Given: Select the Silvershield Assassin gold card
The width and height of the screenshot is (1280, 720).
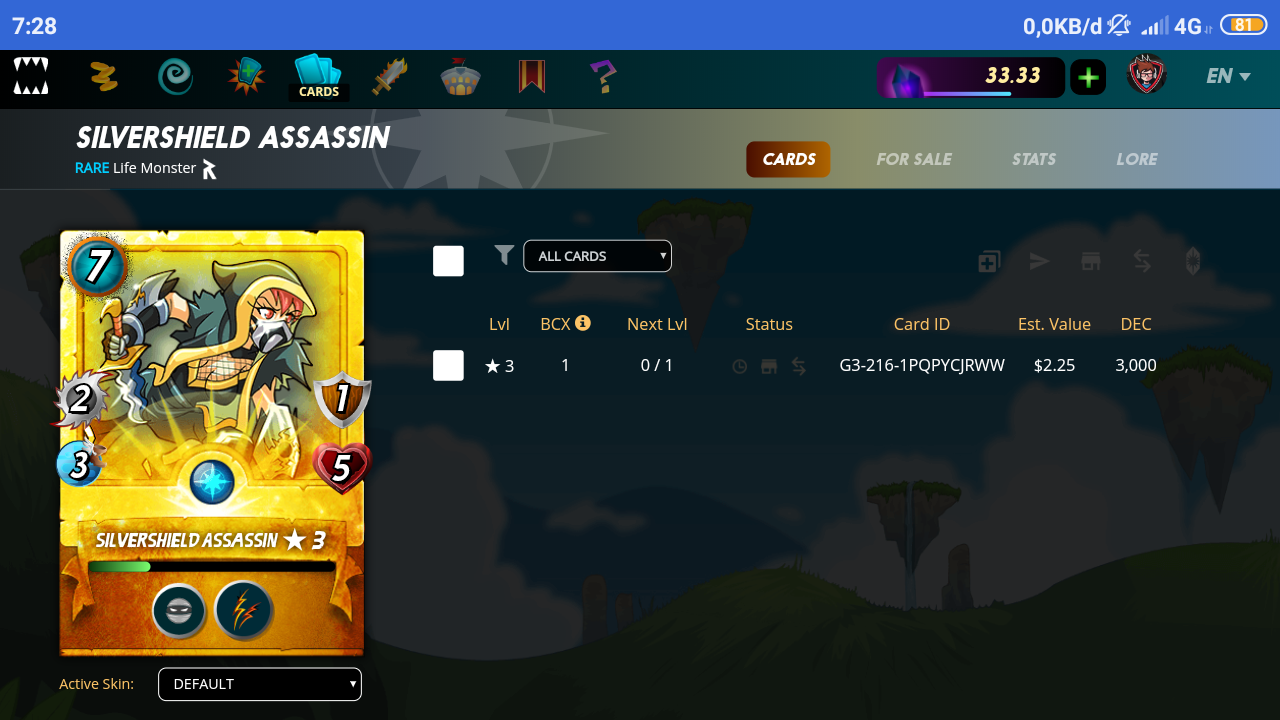Looking at the screenshot, I should tap(212, 442).
